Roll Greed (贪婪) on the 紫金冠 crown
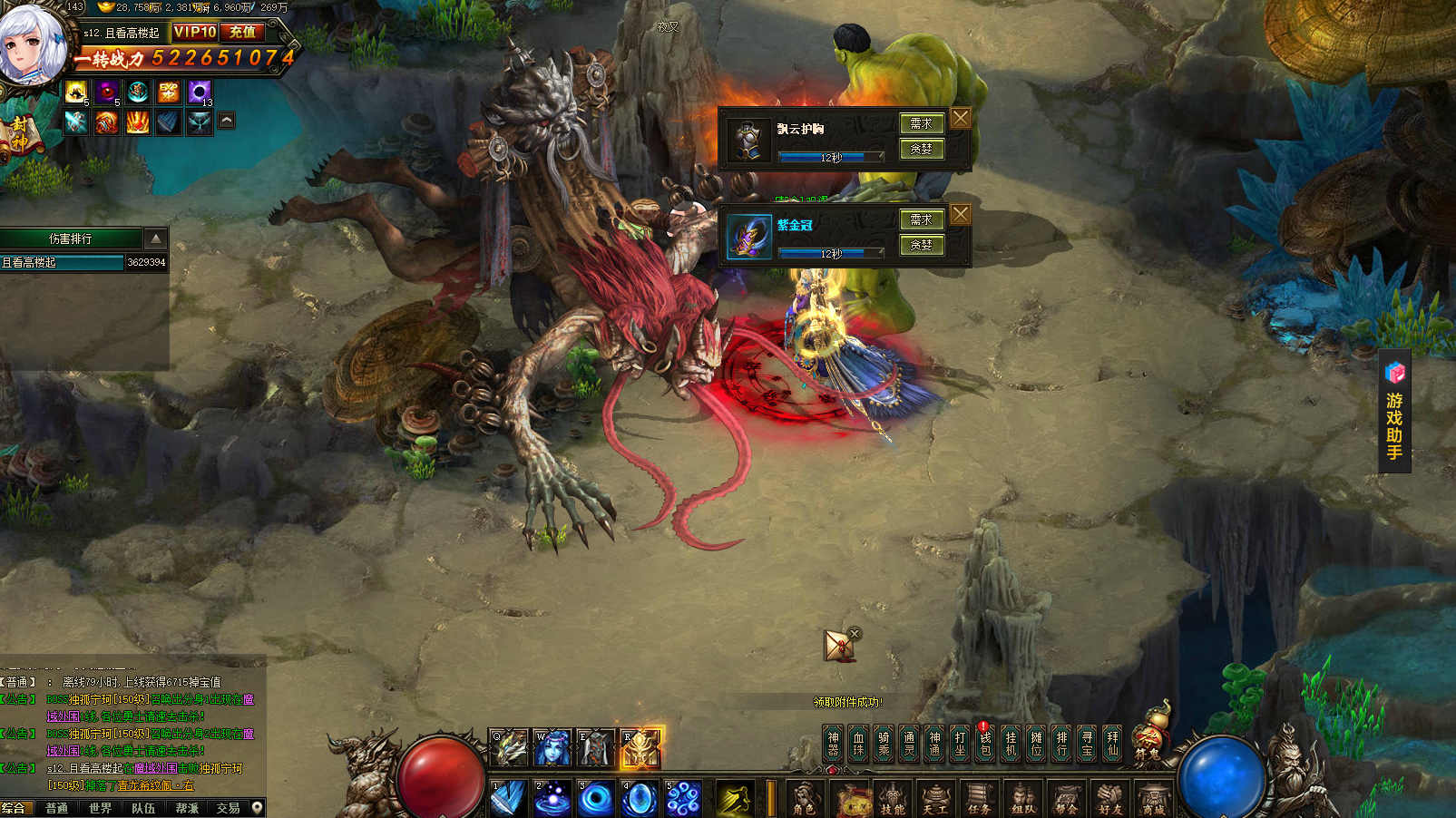 (x=922, y=245)
